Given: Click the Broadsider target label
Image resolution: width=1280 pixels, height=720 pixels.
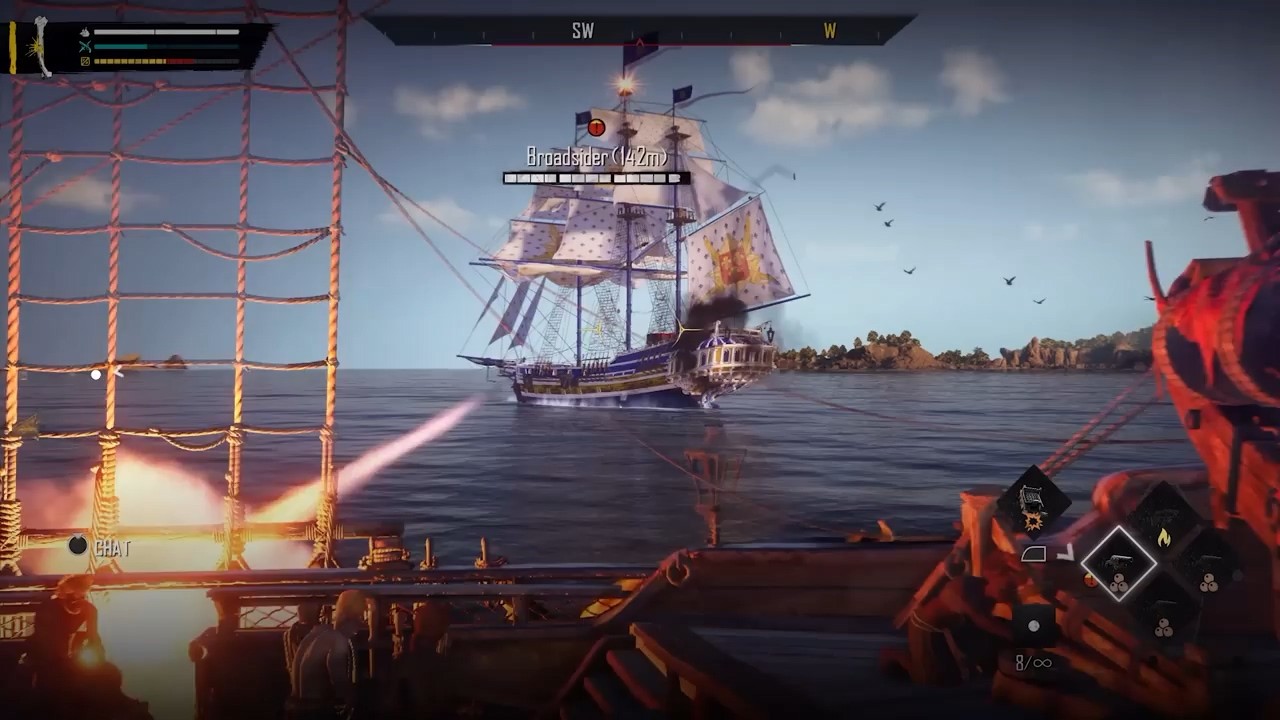Looking at the screenshot, I should pos(597,156).
